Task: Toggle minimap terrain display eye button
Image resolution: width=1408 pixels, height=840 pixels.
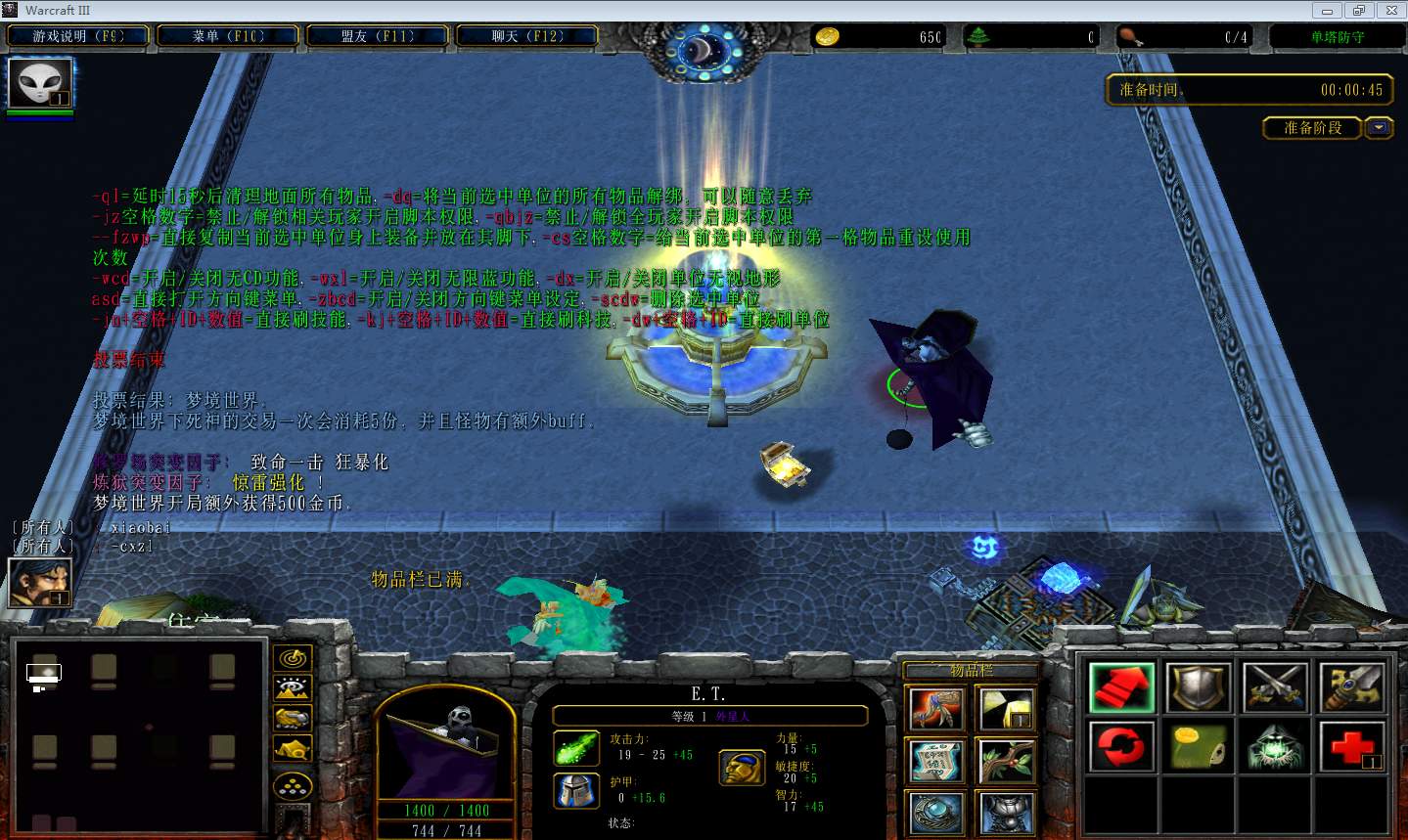Action: click(293, 688)
